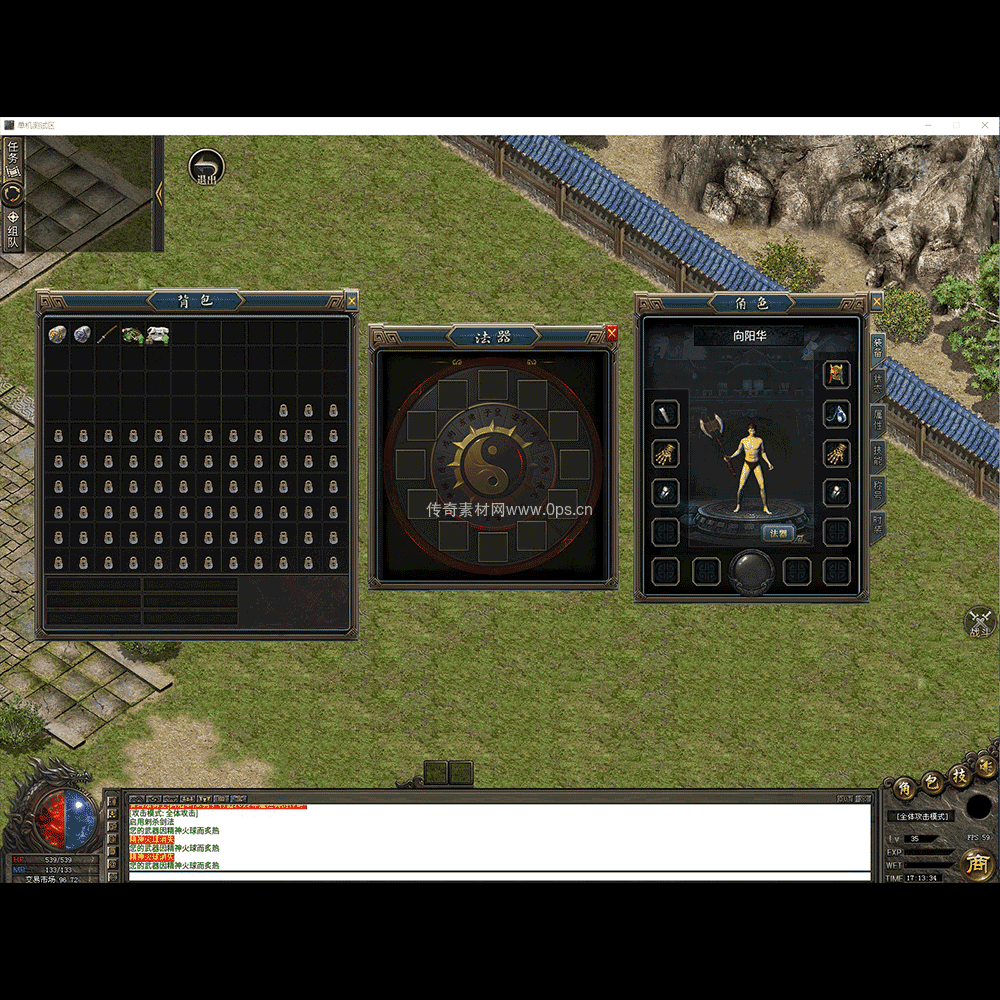Switch to the 状态 status tab
This screenshot has width=1000, height=1000.
tap(878, 384)
